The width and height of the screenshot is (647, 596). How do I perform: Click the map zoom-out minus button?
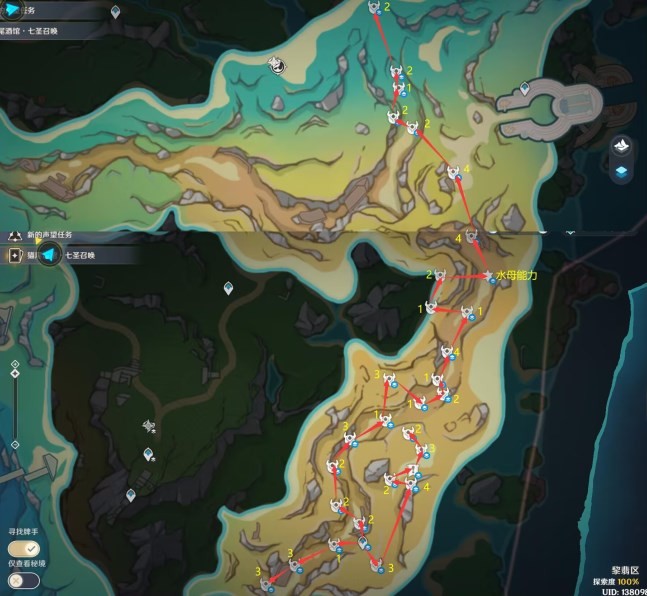[15, 444]
